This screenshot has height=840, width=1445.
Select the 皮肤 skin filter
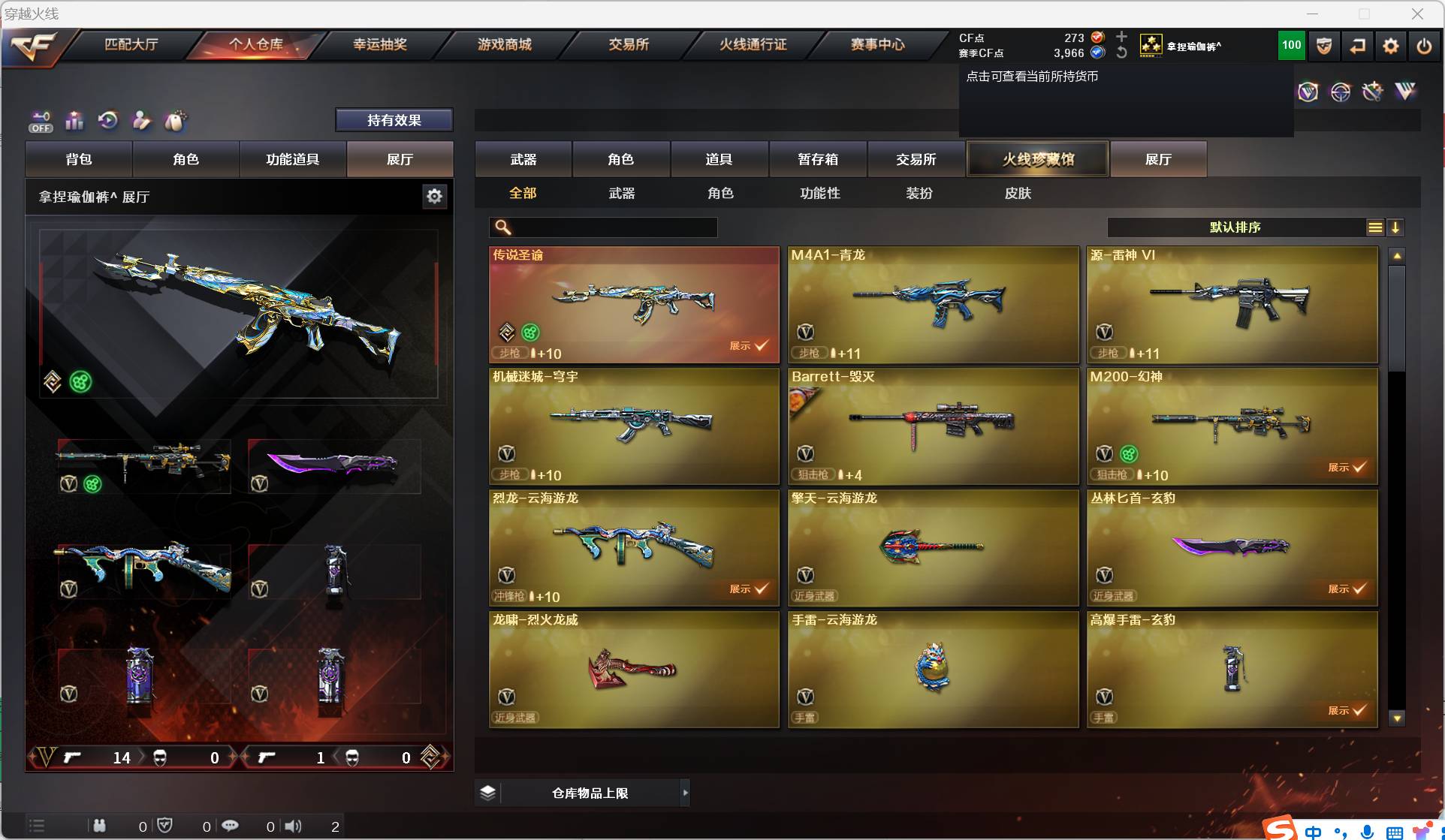1018,193
